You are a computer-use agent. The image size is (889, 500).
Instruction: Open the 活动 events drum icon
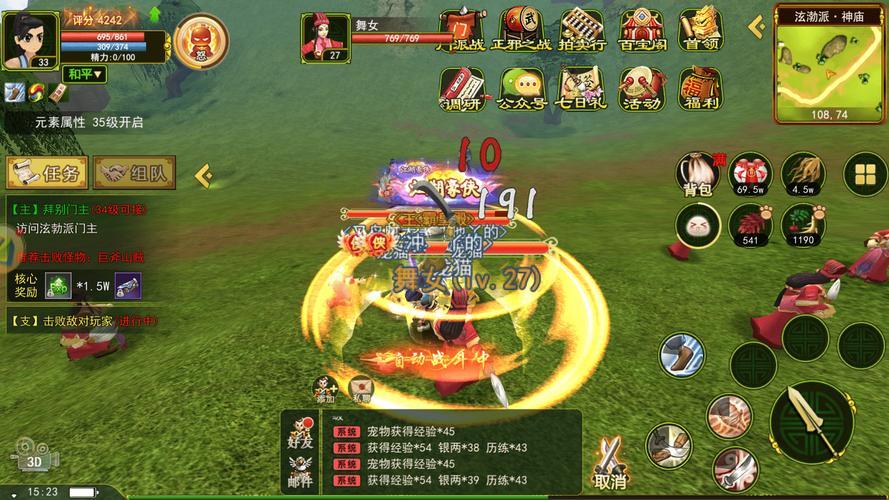pos(641,90)
